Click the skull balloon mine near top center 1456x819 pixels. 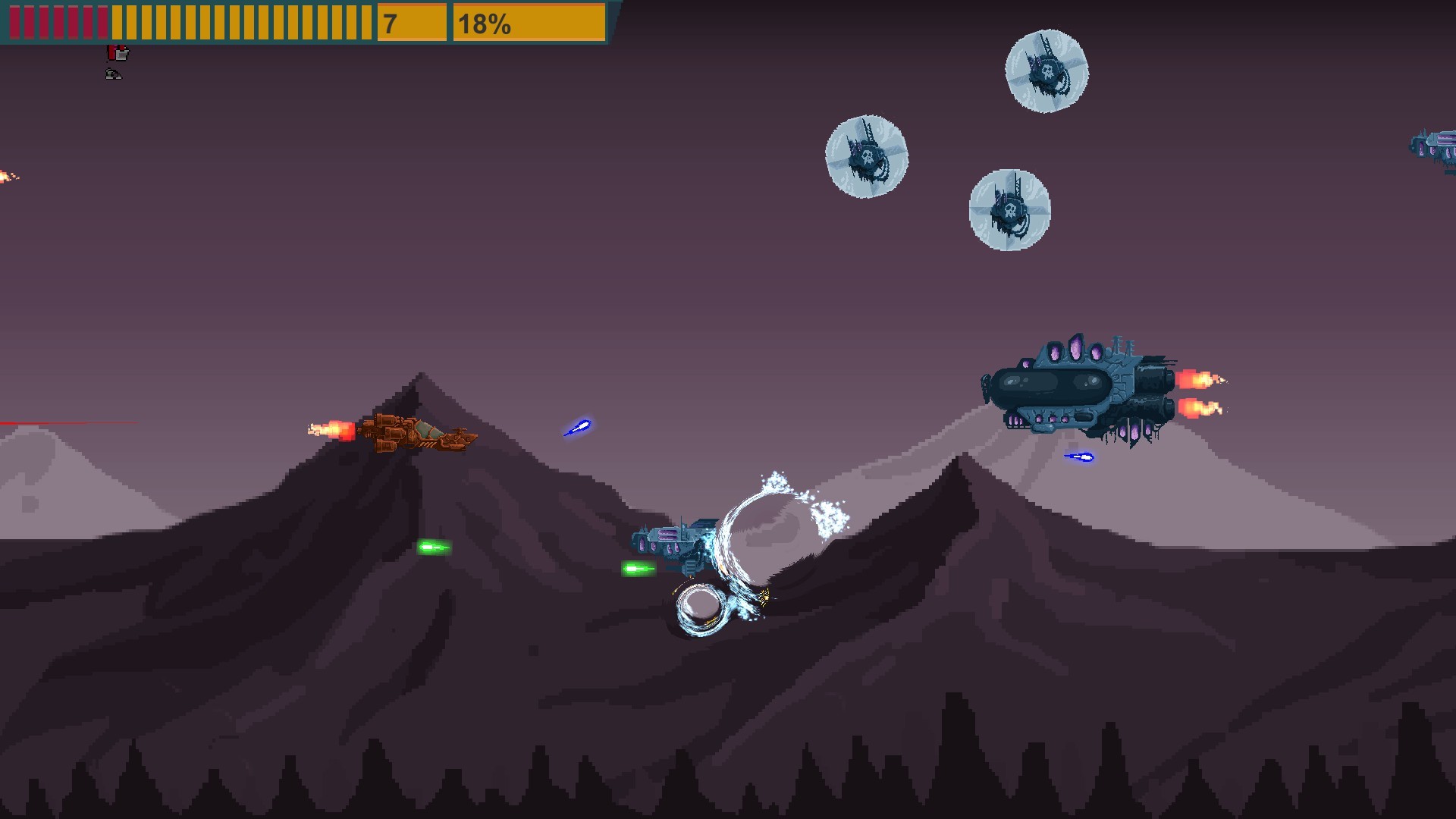click(867, 155)
